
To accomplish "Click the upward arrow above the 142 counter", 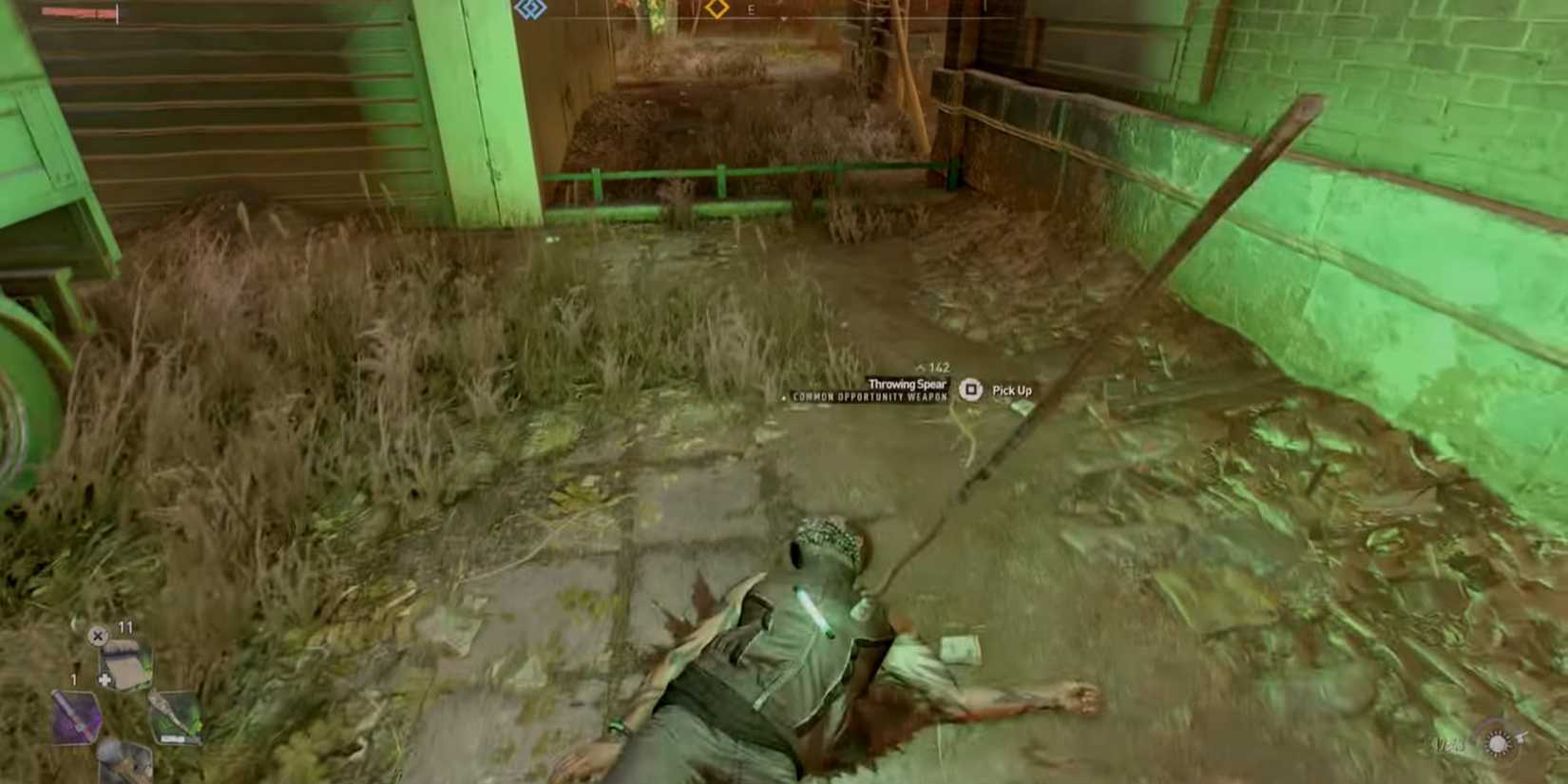I will click(x=921, y=365).
